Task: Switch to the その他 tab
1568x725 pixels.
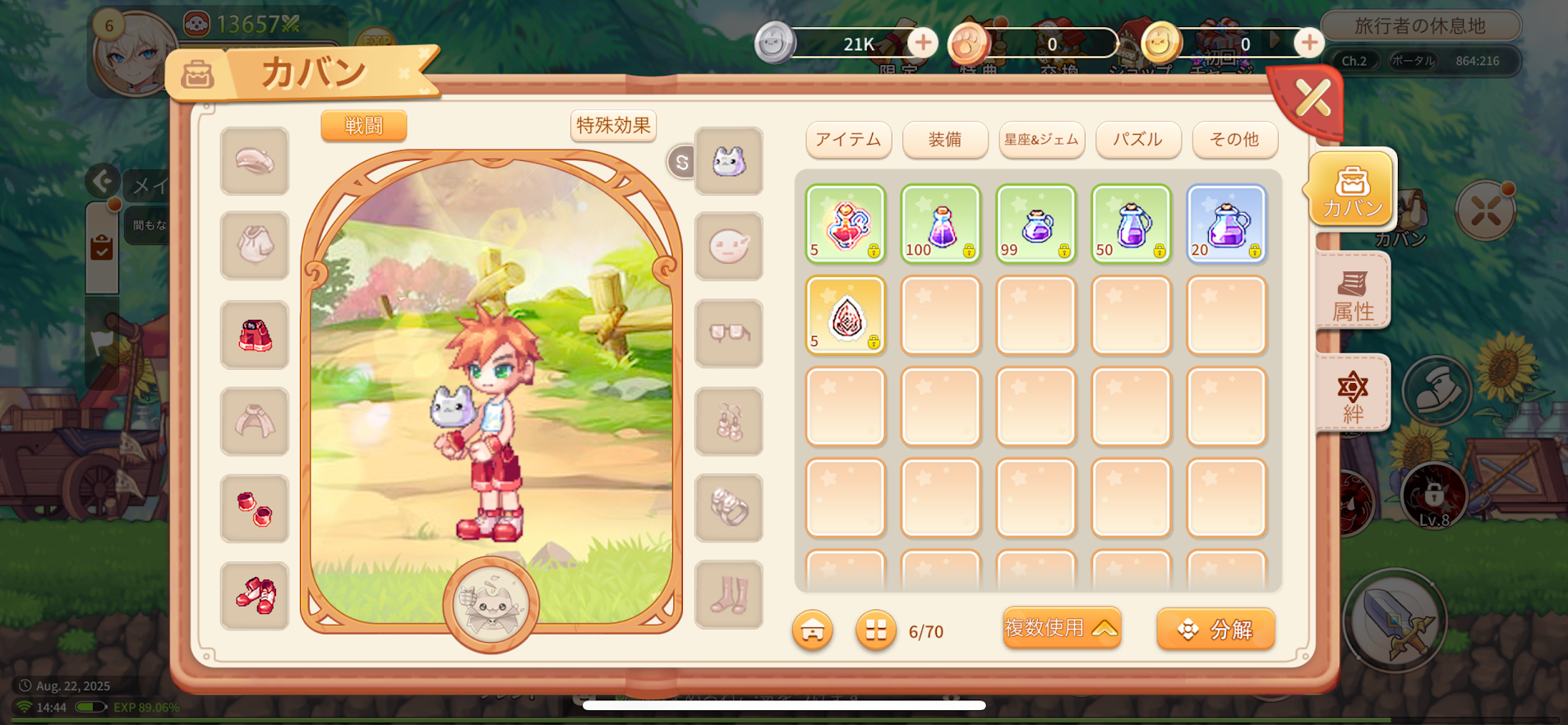Action: pyautogui.click(x=1234, y=139)
